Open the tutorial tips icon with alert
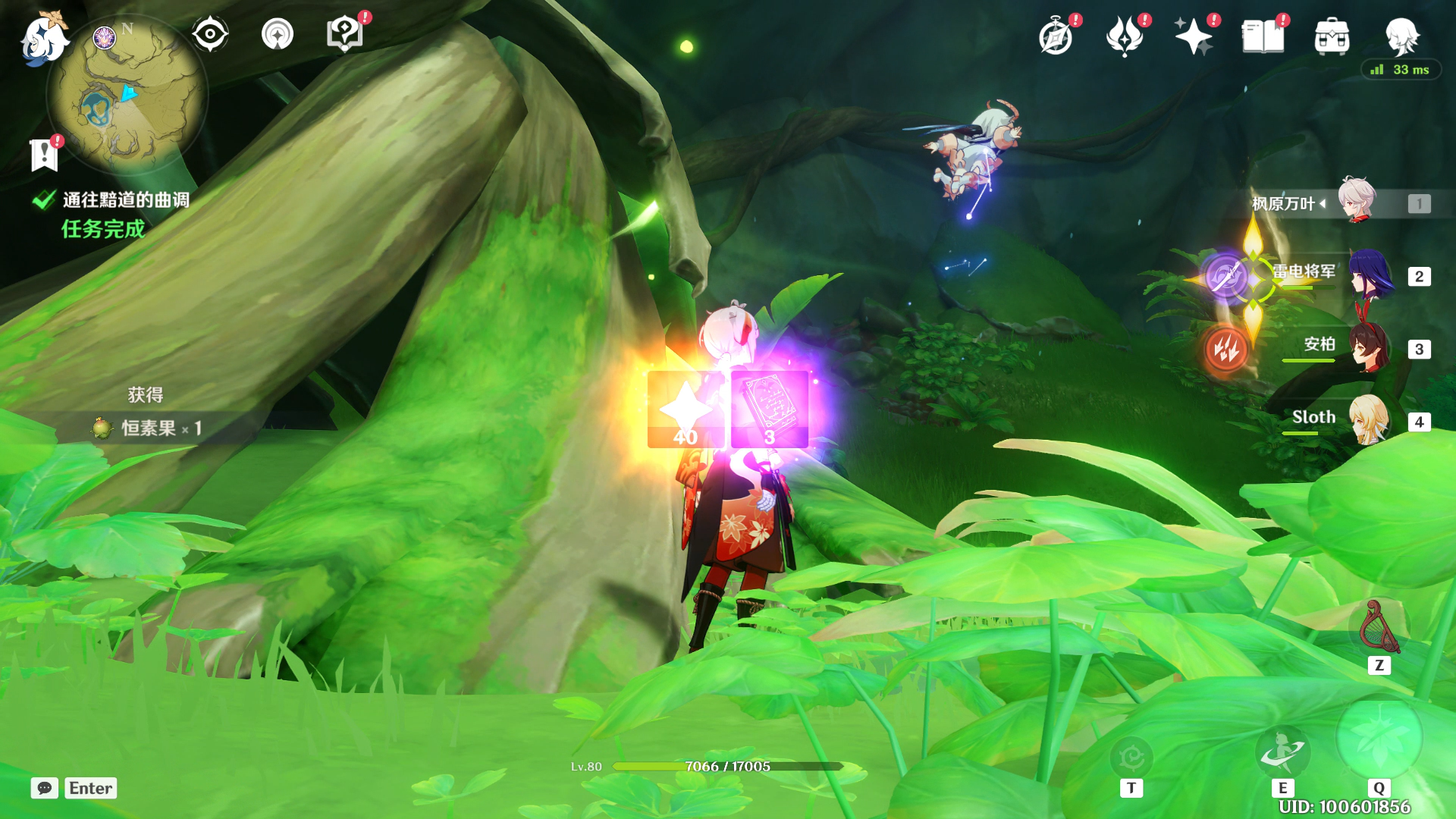Screen dimensions: 1456x819 click(344, 34)
